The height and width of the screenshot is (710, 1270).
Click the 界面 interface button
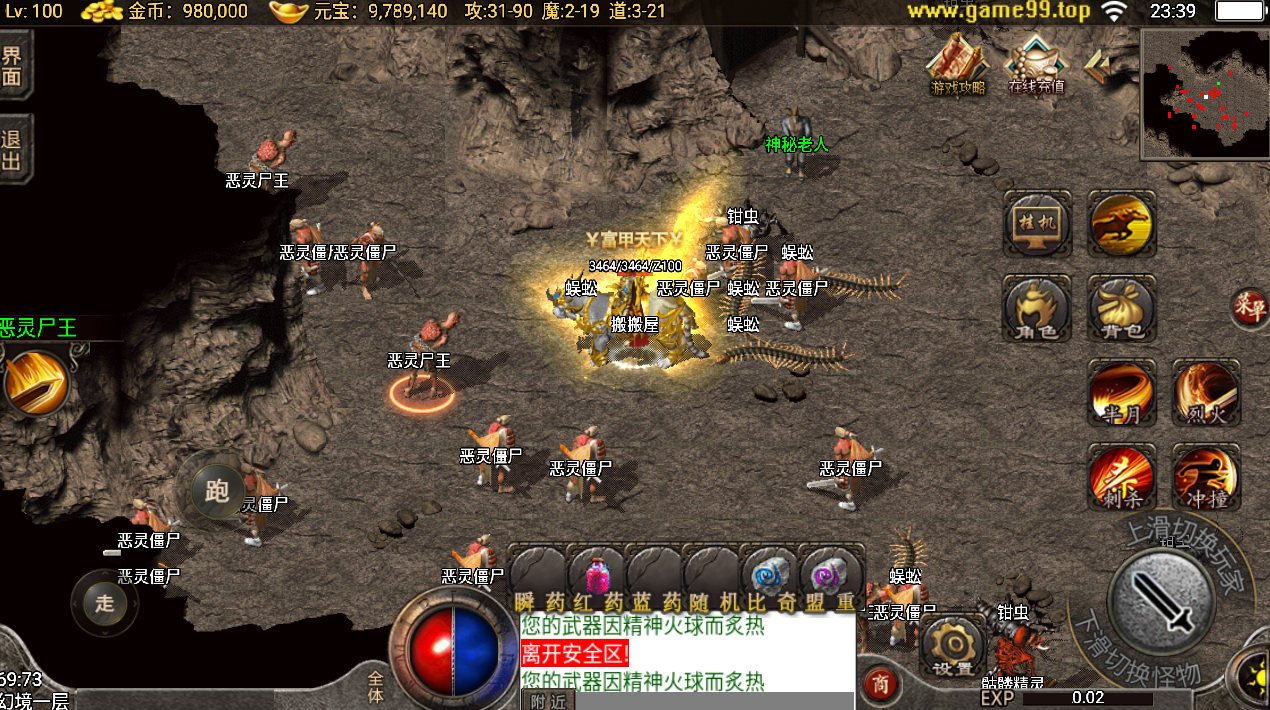pos(13,65)
